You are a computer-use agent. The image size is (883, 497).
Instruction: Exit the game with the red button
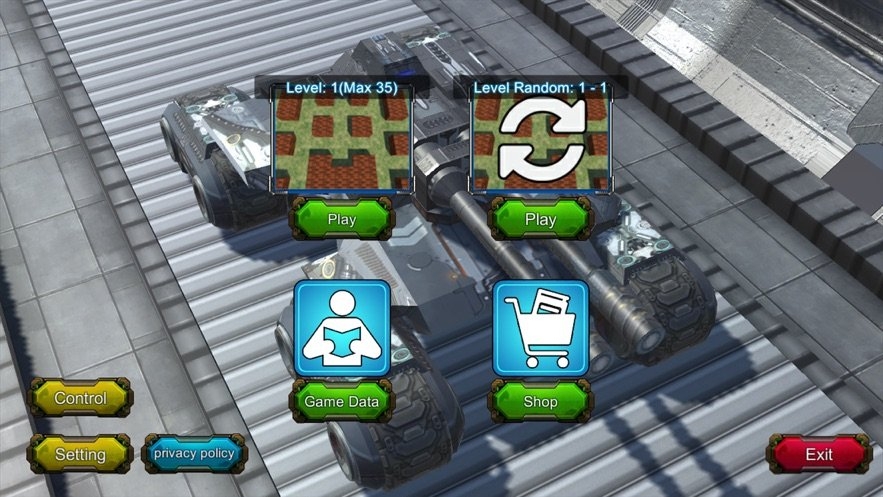pyautogui.click(x=819, y=454)
